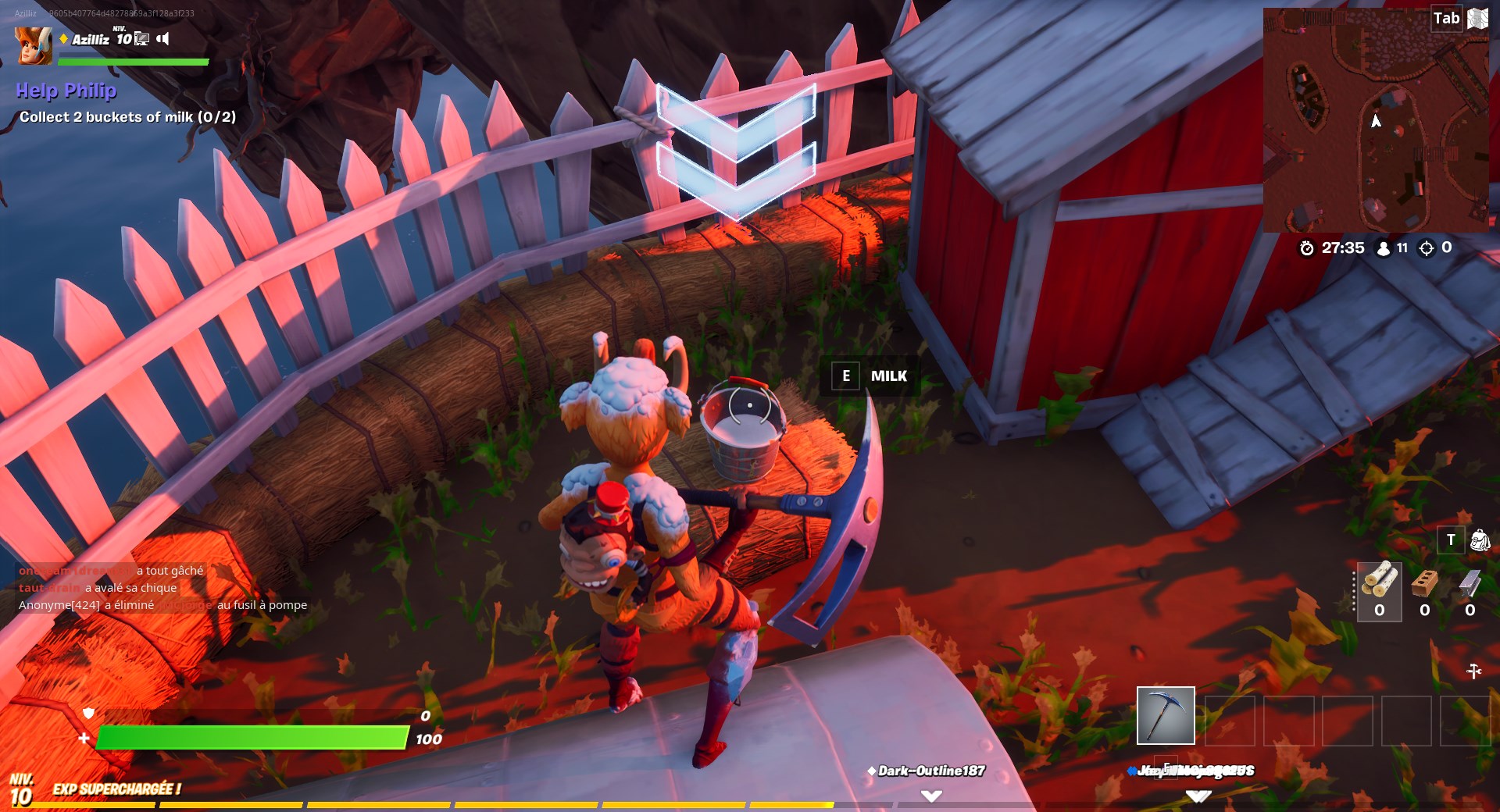Click the Collect 2 buckets of milk objective
Screen dimensions: 1500x812
coord(127,116)
